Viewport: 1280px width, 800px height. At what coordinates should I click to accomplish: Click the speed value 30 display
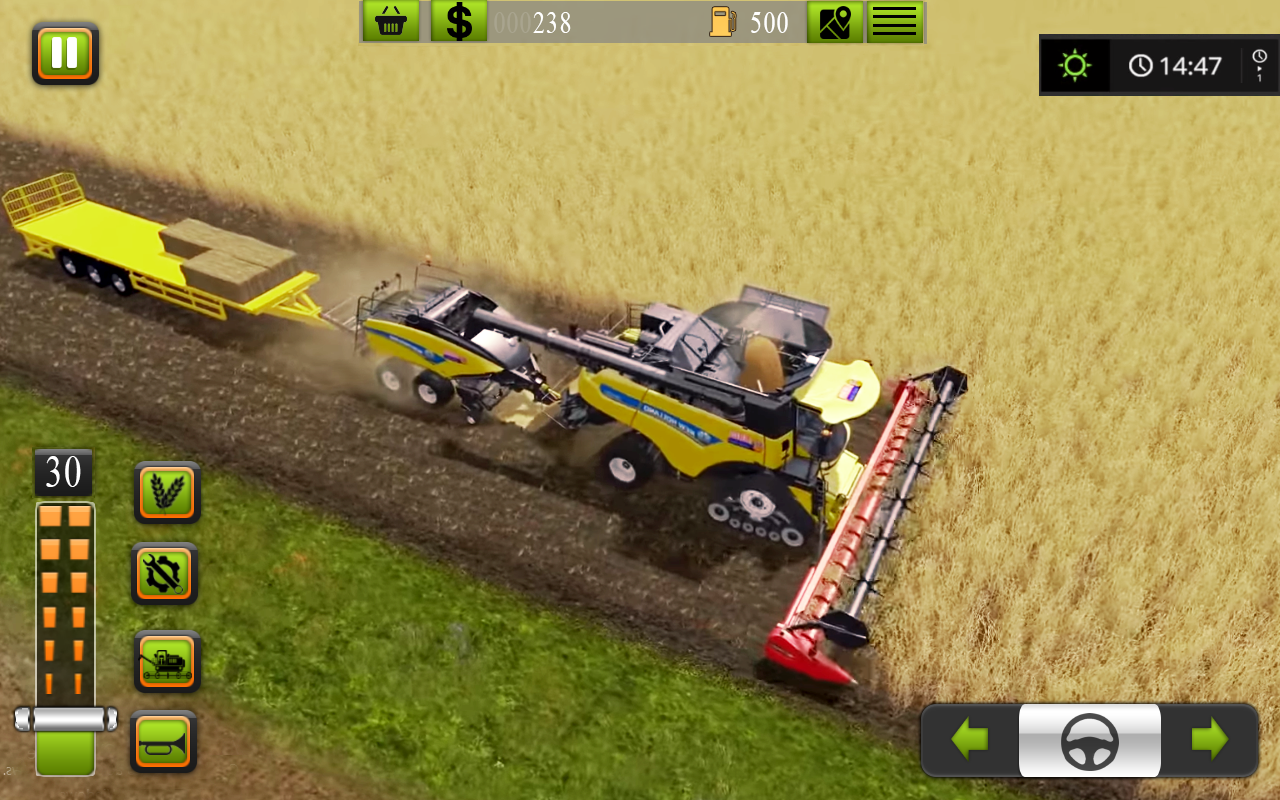tap(63, 472)
